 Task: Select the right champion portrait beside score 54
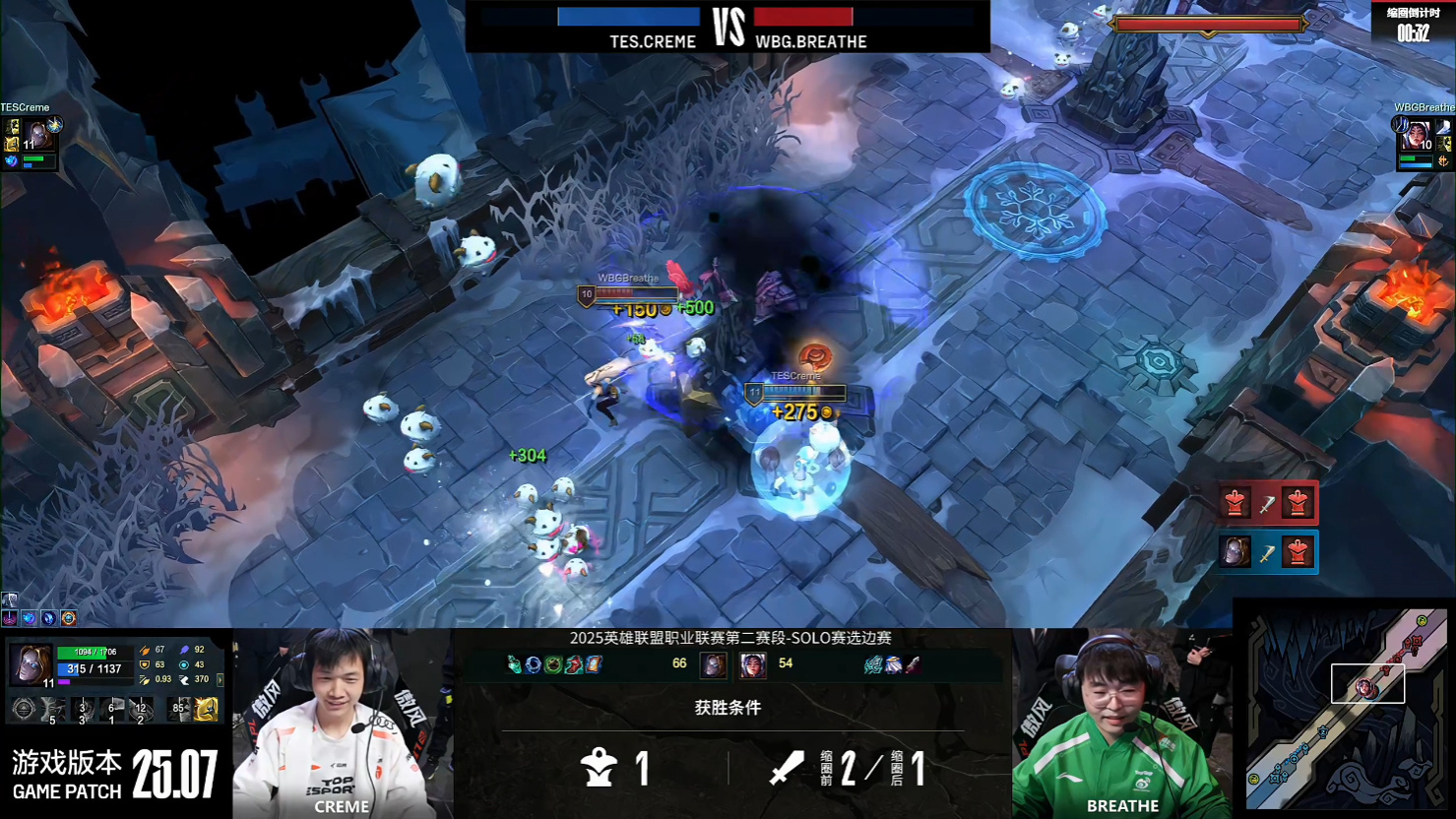click(x=752, y=665)
